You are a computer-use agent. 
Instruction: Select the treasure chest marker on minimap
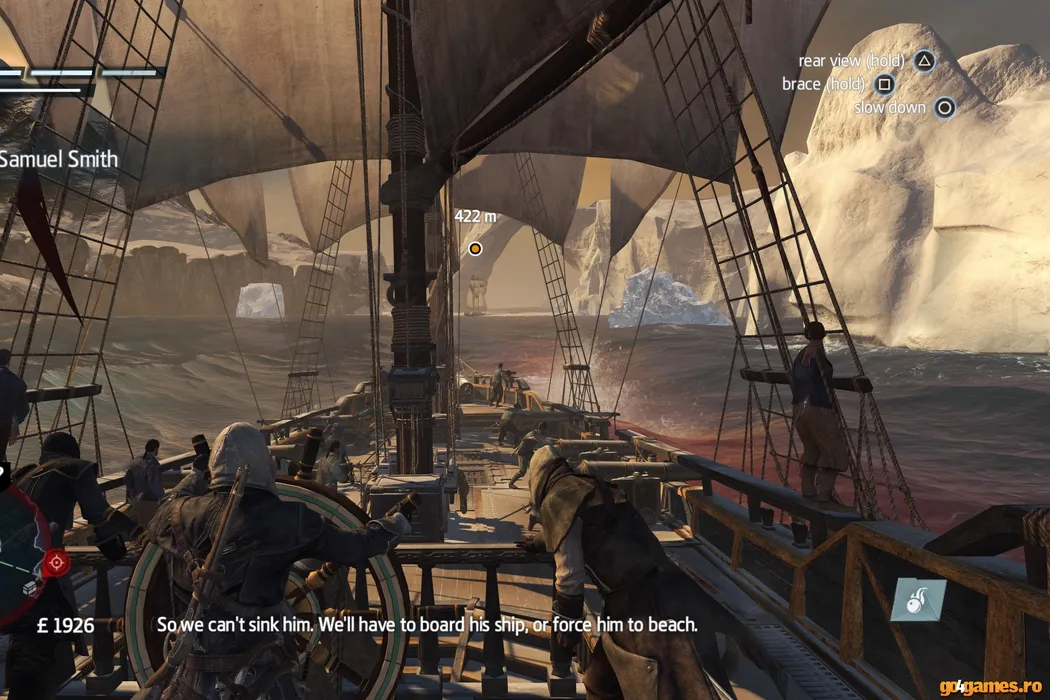pos(30,588)
